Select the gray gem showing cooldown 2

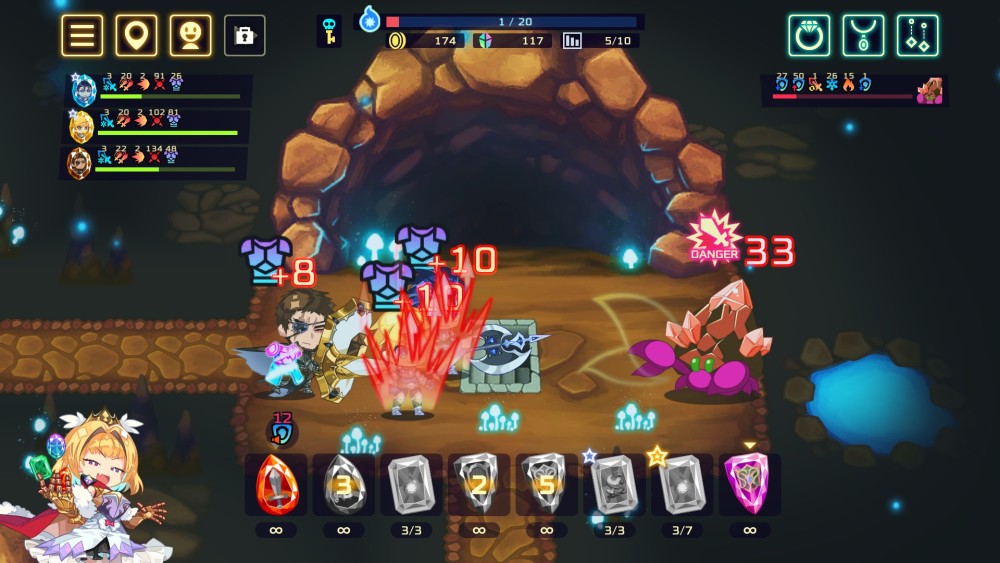pyautogui.click(x=479, y=485)
